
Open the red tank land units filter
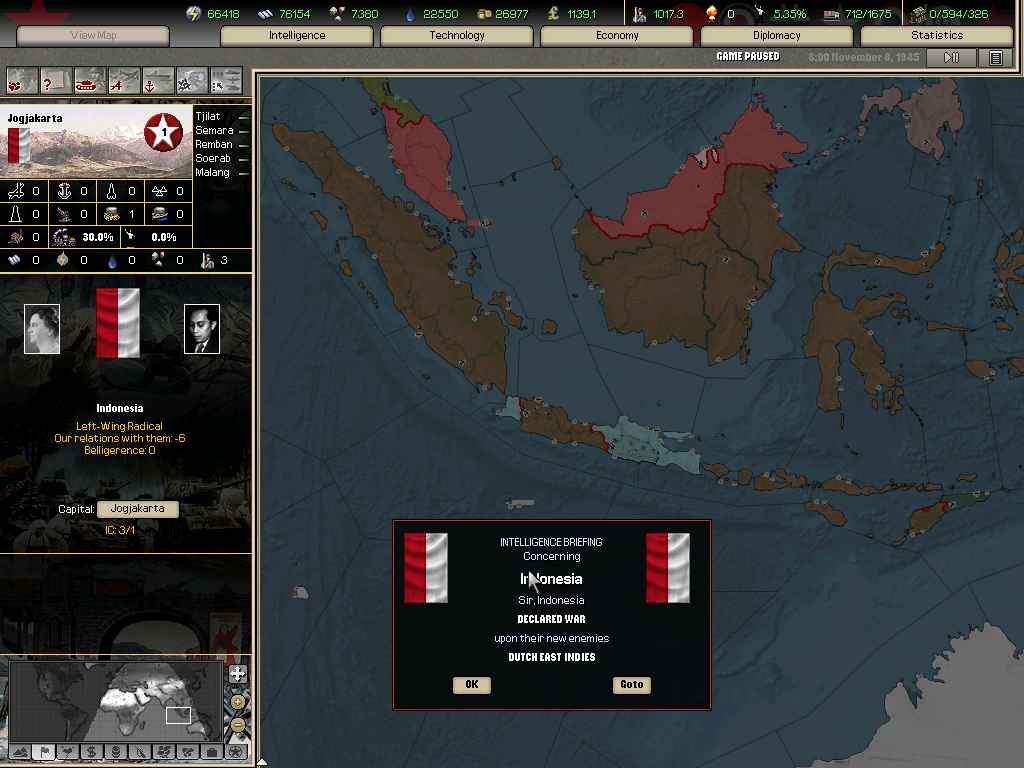(x=91, y=79)
